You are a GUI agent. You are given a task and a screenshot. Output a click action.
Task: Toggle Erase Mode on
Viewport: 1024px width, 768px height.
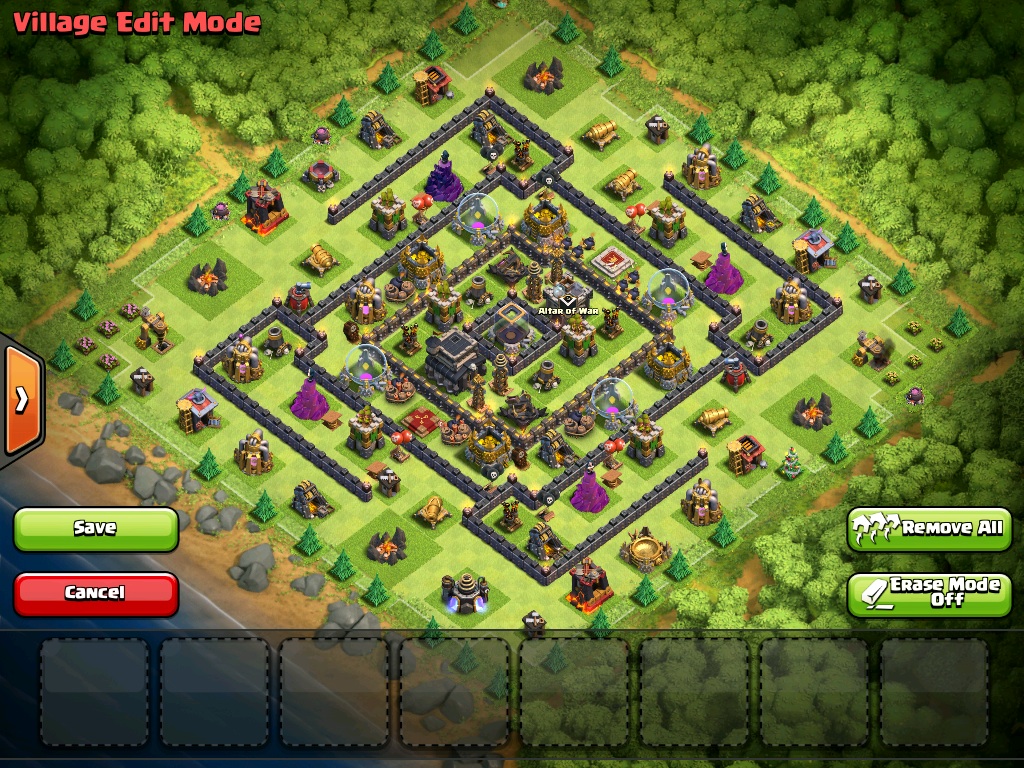[929, 593]
